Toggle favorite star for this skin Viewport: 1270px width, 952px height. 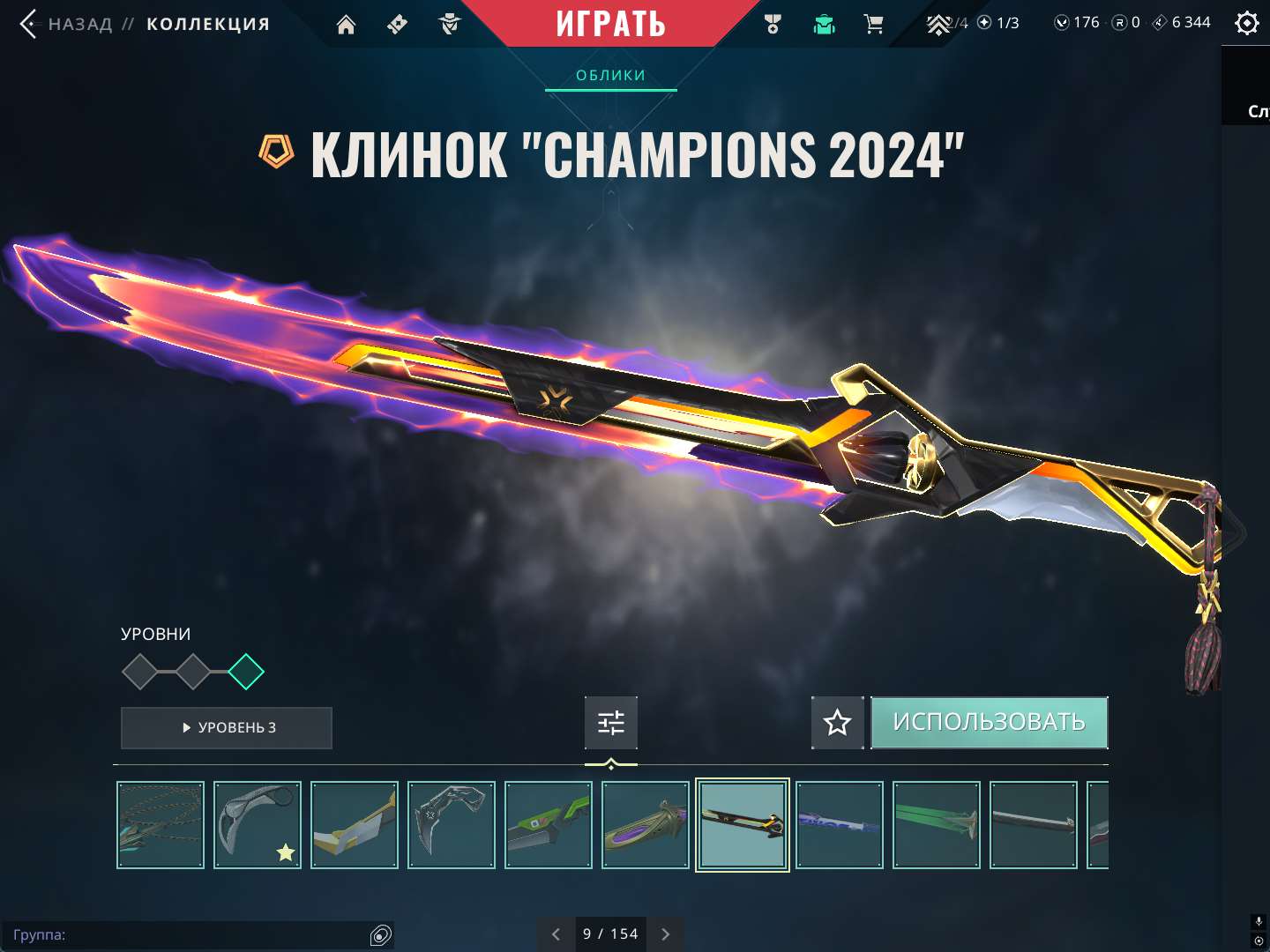pyautogui.click(x=836, y=722)
